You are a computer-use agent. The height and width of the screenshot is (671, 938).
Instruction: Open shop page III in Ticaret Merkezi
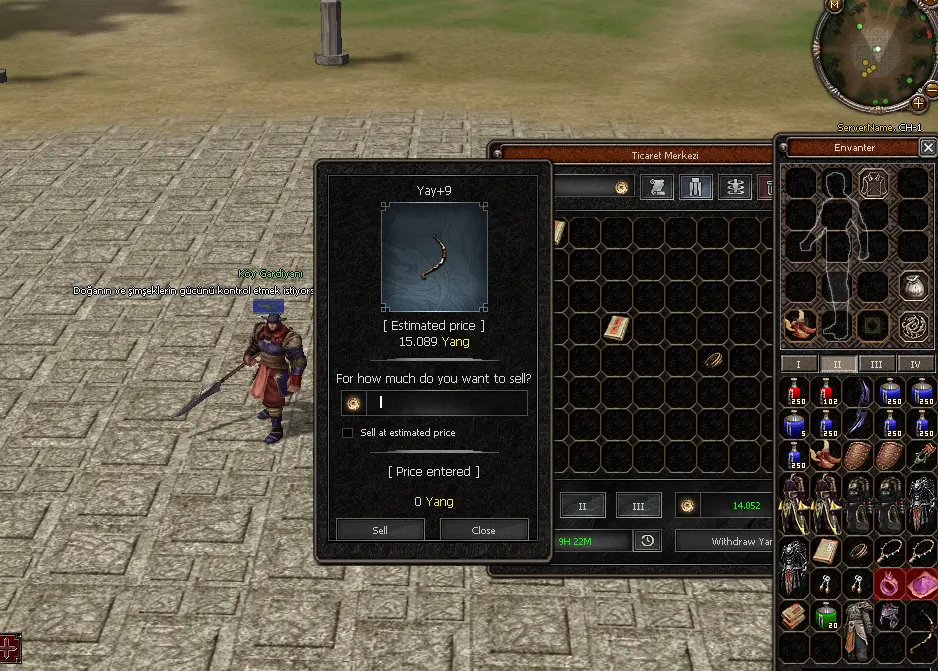[x=638, y=506]
